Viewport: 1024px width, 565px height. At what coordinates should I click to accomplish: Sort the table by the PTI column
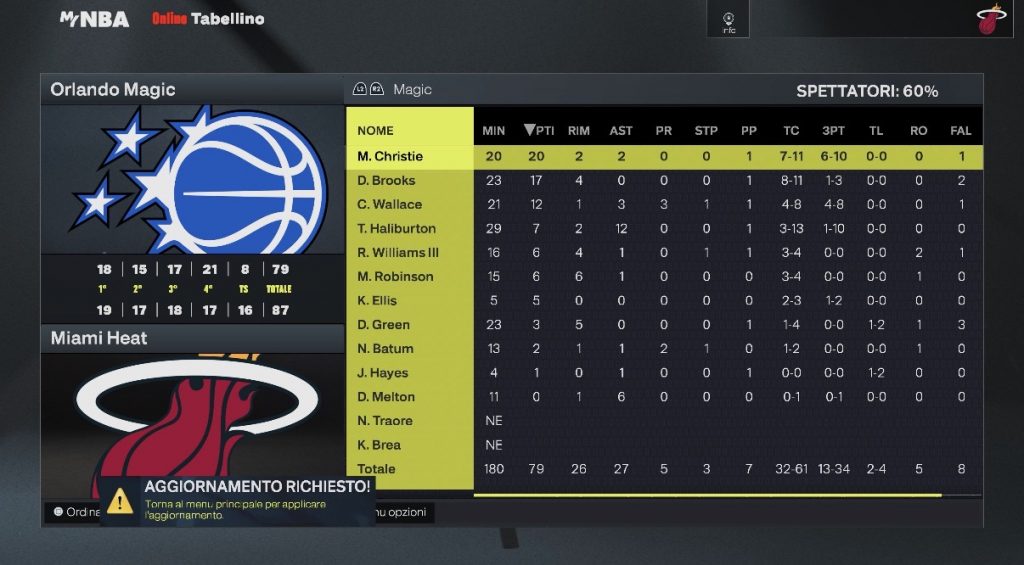click(538, 130)
